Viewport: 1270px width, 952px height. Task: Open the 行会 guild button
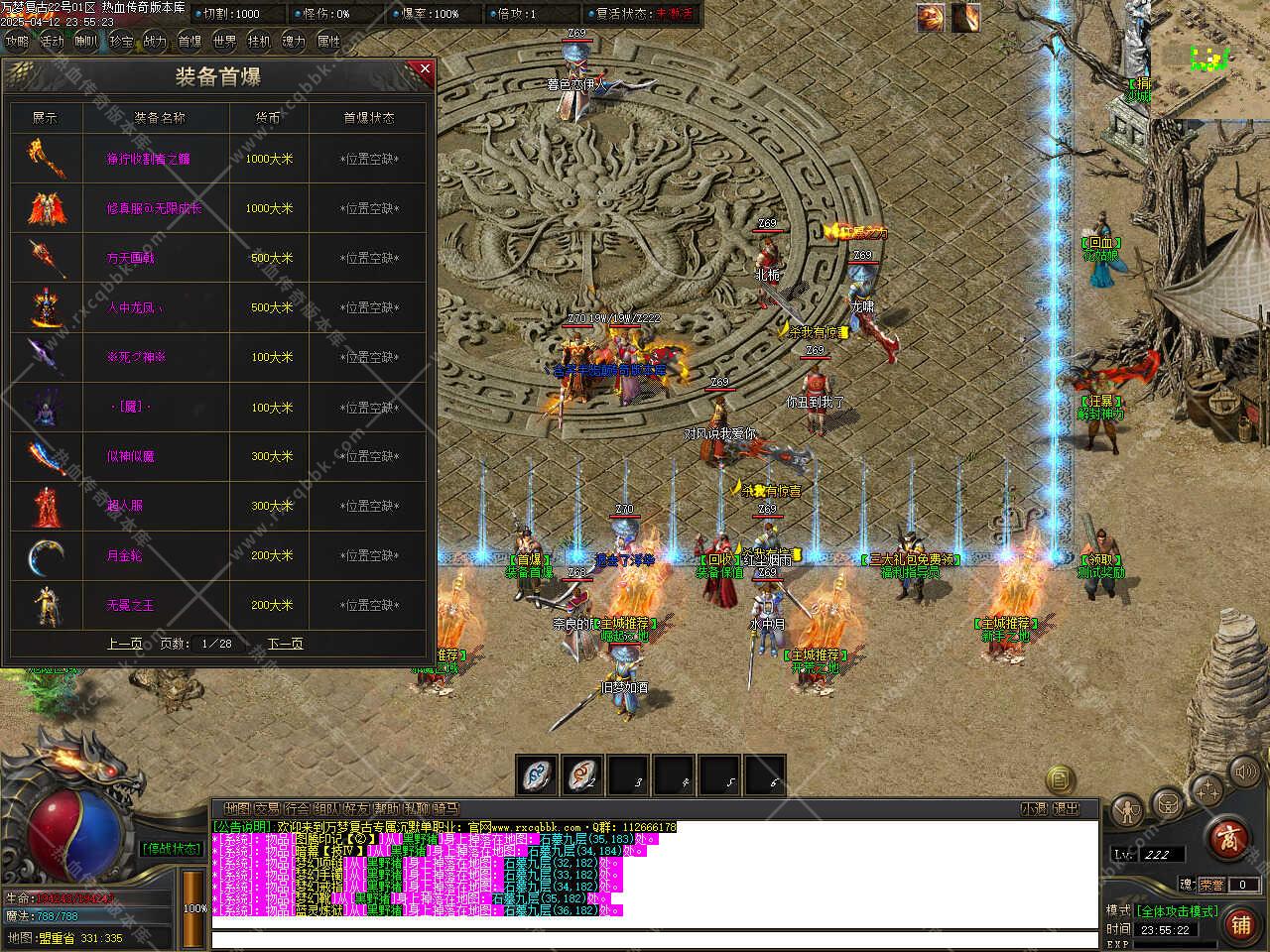point(297,809)
